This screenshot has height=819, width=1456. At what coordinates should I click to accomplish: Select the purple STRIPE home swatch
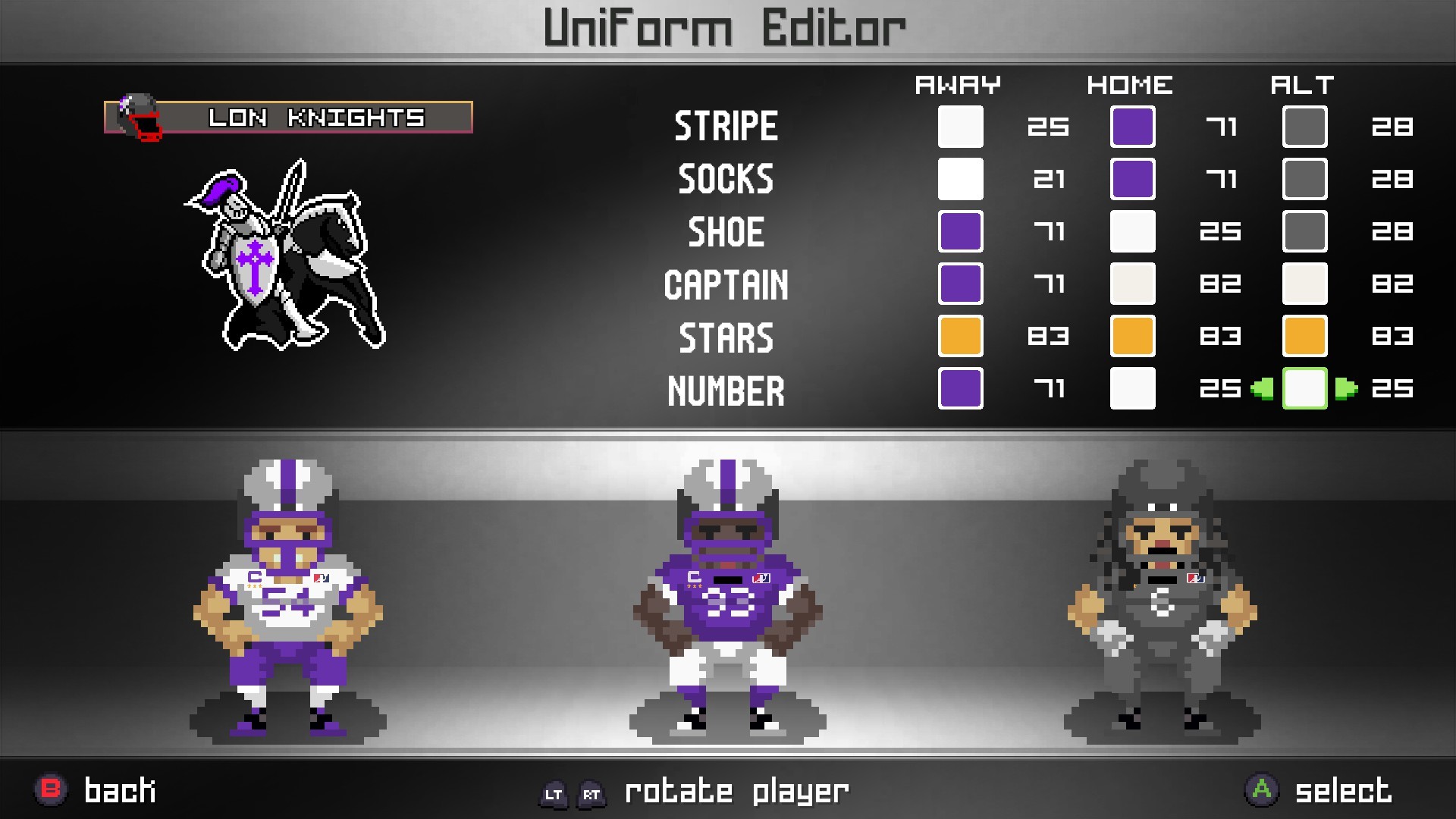tap(1132, 126)
